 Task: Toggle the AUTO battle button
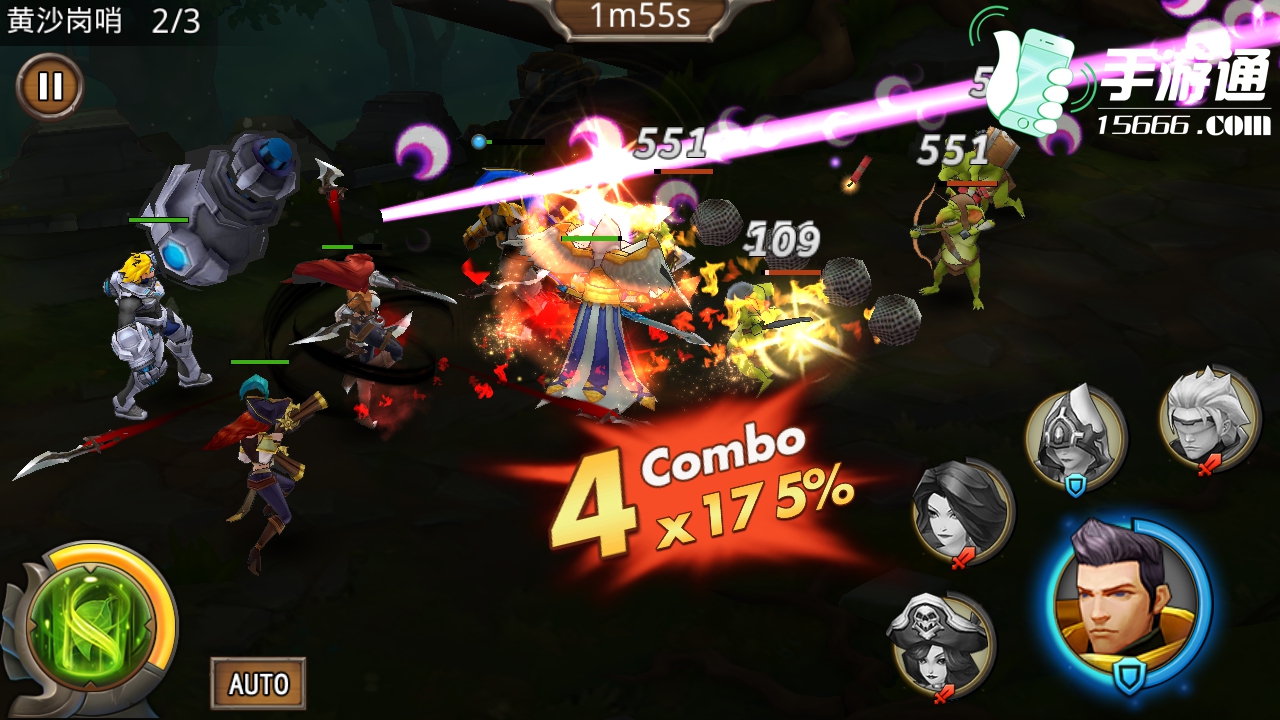(258, 684)
